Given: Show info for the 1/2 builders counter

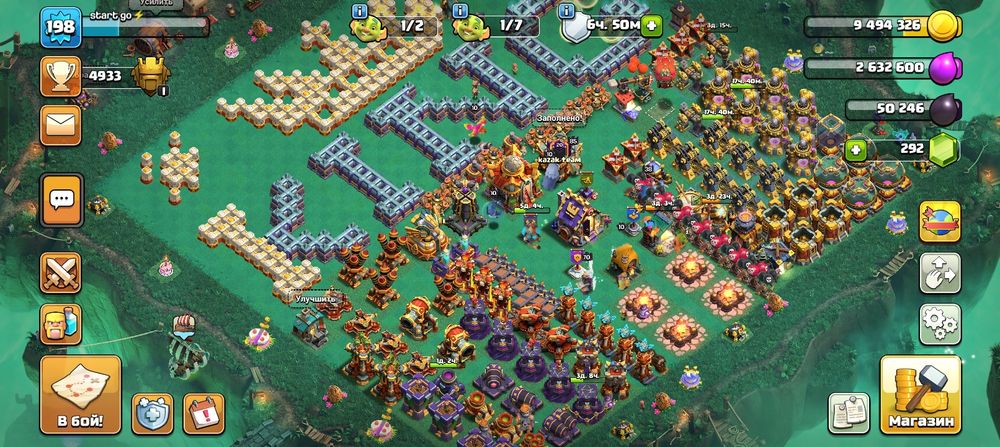Looking at the screenshot, I should pos(360,10).
